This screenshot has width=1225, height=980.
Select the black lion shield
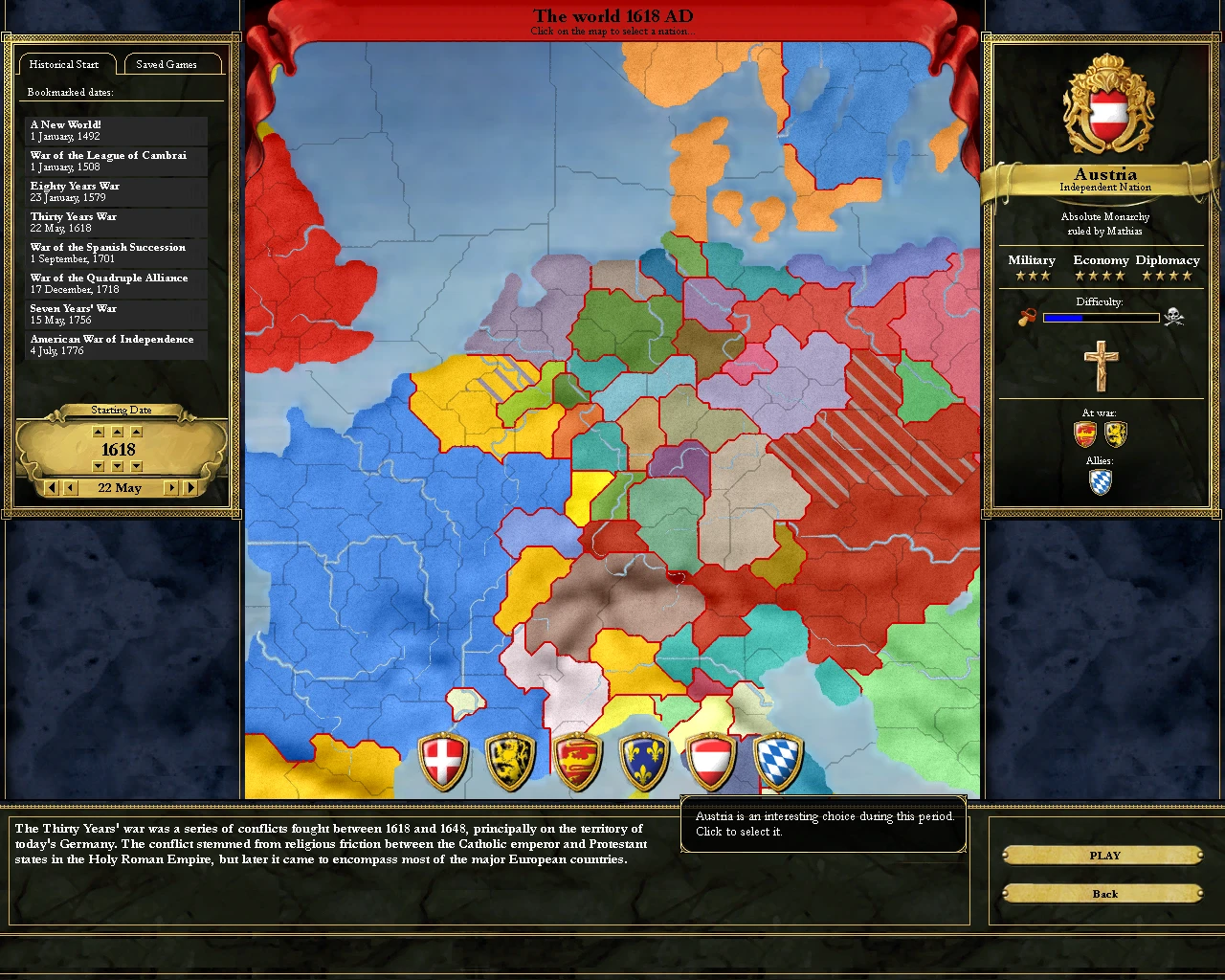511,759
